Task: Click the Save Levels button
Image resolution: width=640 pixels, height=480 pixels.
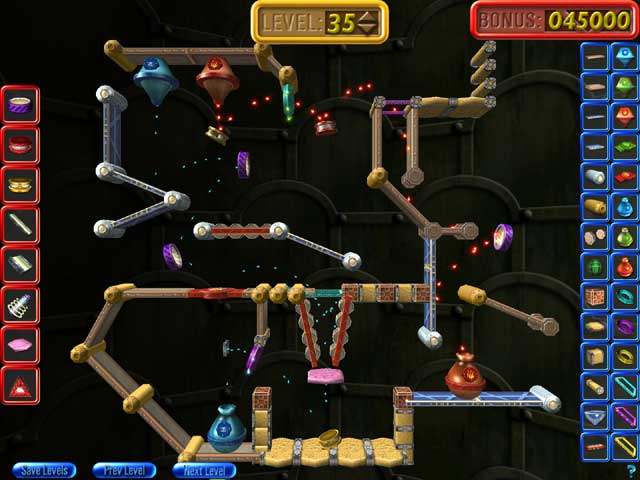Action: click(x=45, y=470)
